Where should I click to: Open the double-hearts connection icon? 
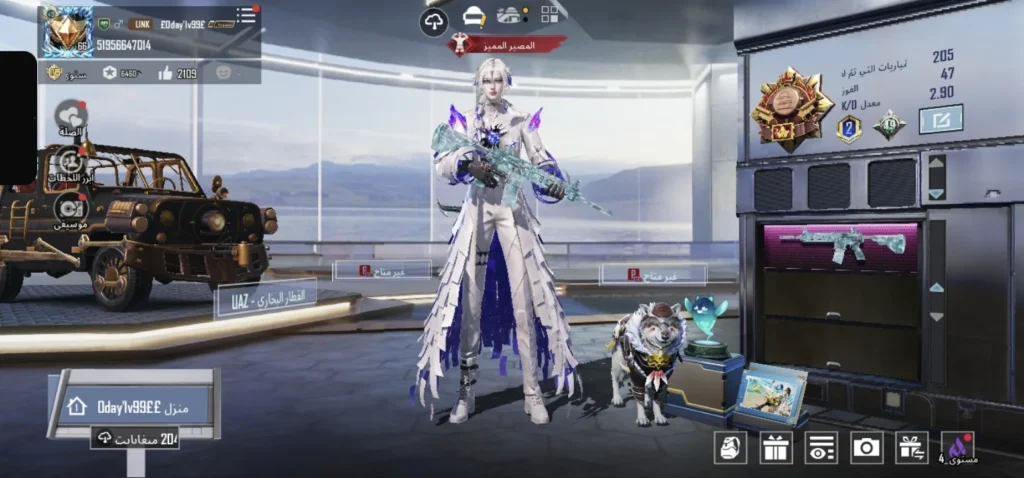71,117
